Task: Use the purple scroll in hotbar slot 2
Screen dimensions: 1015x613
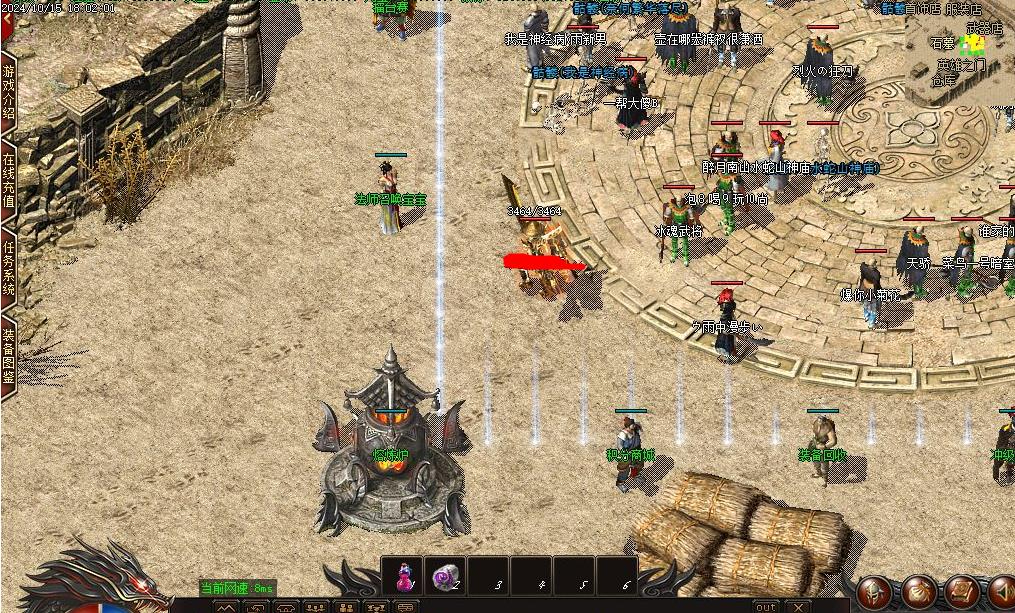Action: coord(446,576)
